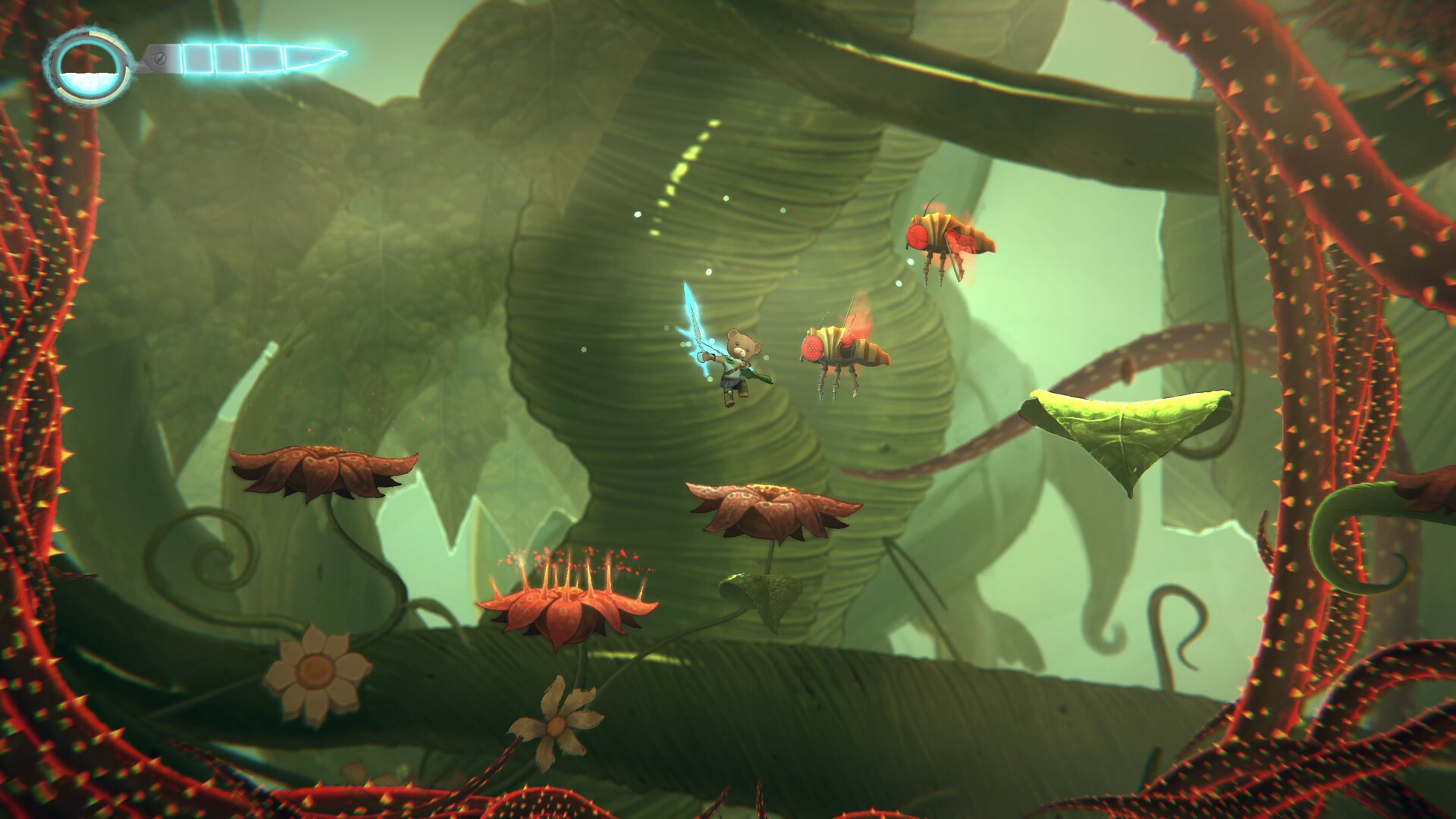Image resolution: width=1456 pixels, height=819 pixels.
Task: Select the red flower platform in the center
Action: 770,504
